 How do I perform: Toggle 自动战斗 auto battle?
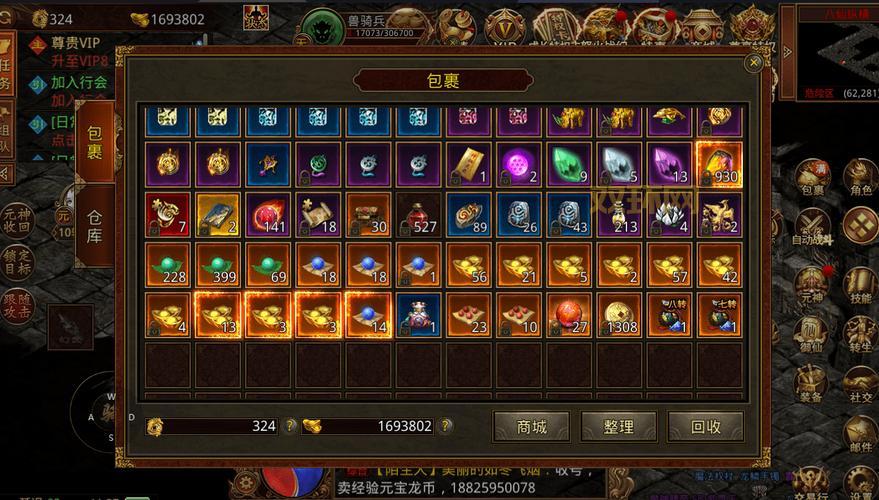[810, 228]
